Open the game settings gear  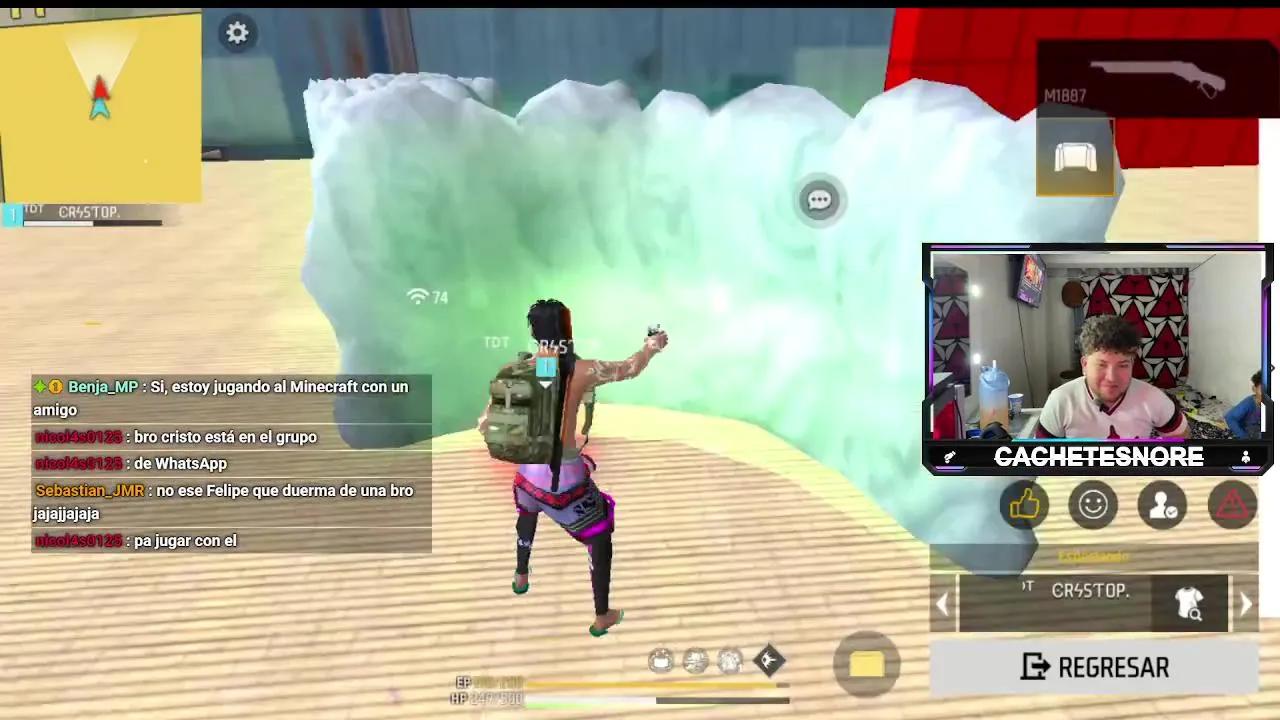237,33
